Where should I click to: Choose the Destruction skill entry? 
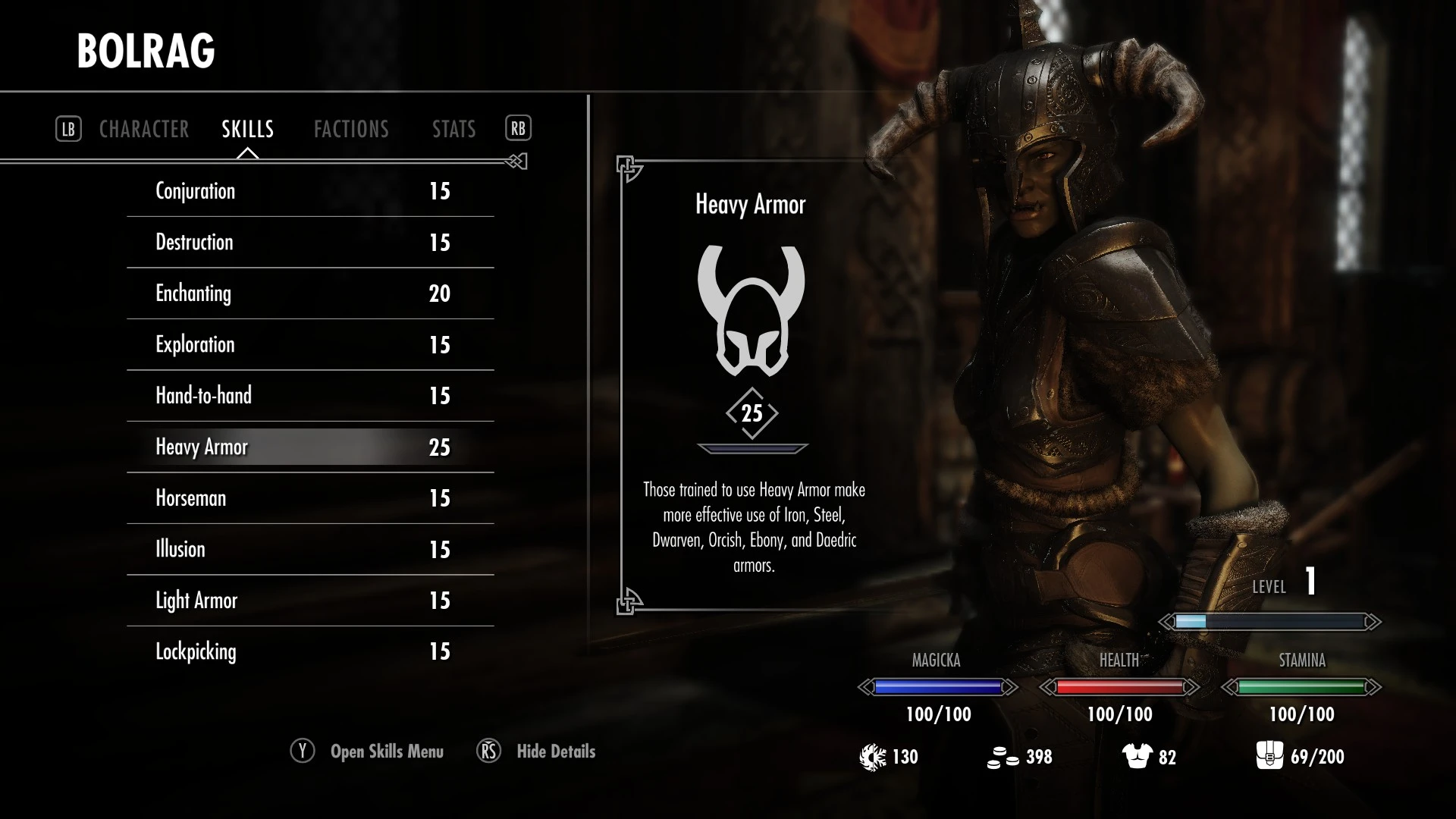[310, 243]
